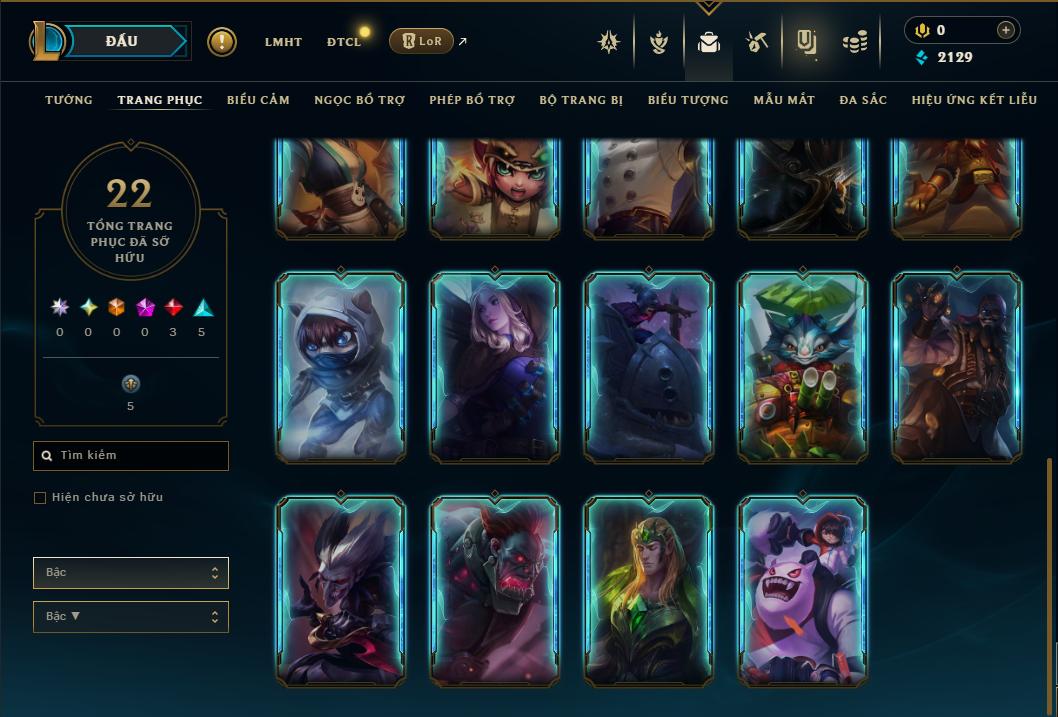This screenshot has height=717, width=1058.
Task: Open the coin stack store icon
Action: point(854,42)
